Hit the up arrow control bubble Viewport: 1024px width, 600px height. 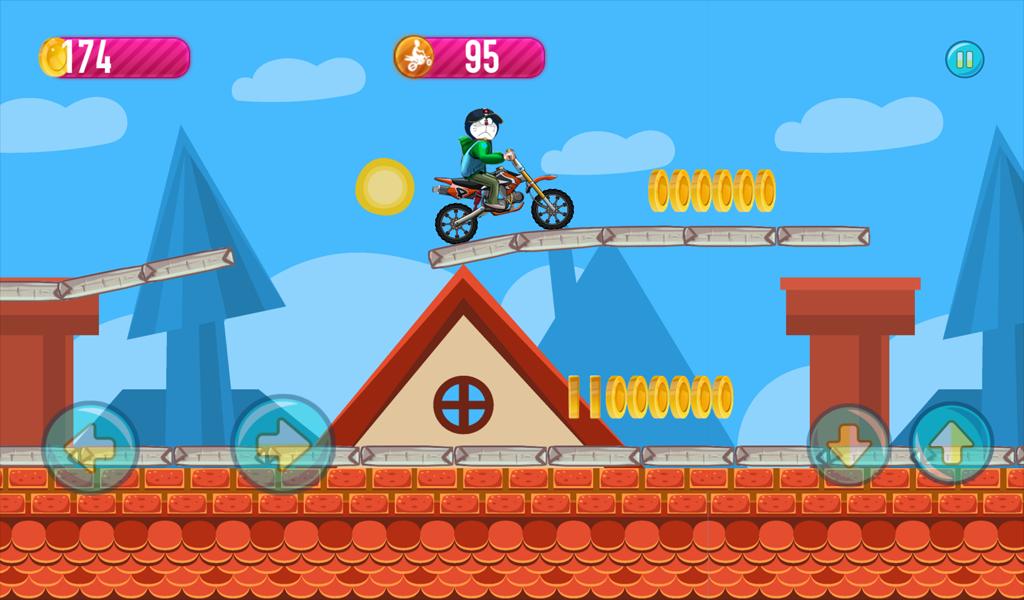click(952, 443)
